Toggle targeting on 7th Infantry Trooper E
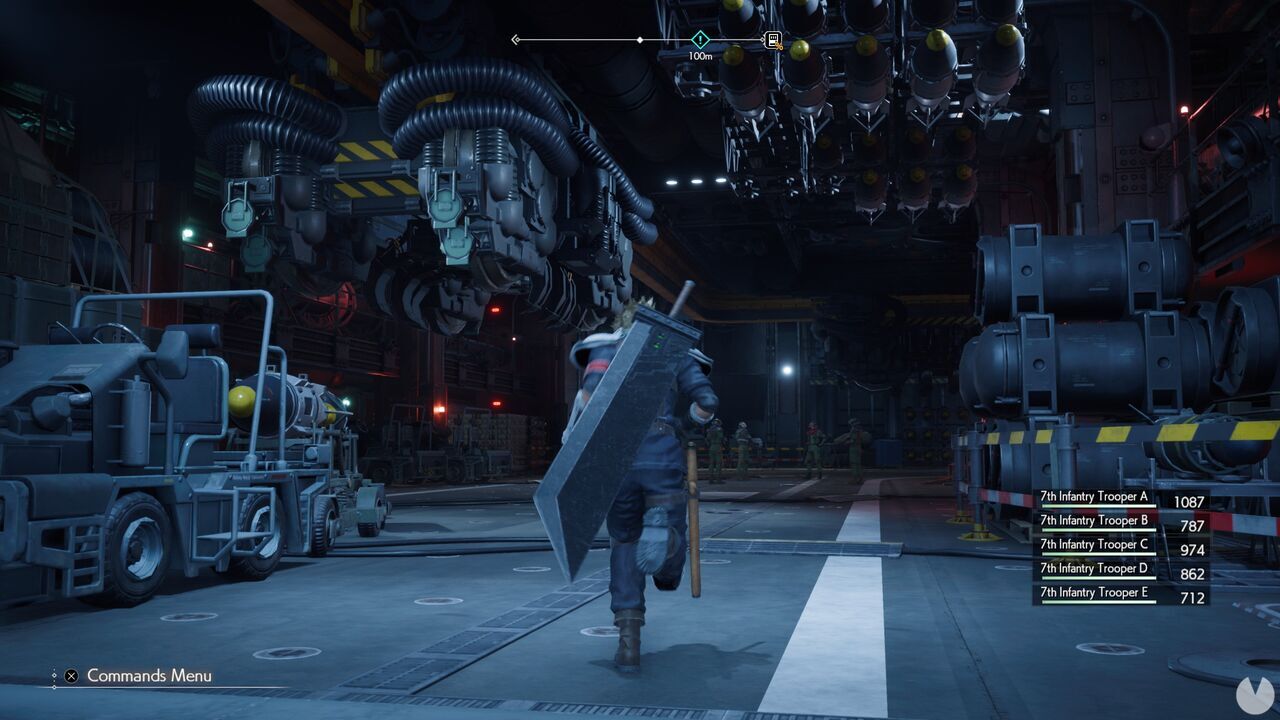 (x=1094, y=592)
